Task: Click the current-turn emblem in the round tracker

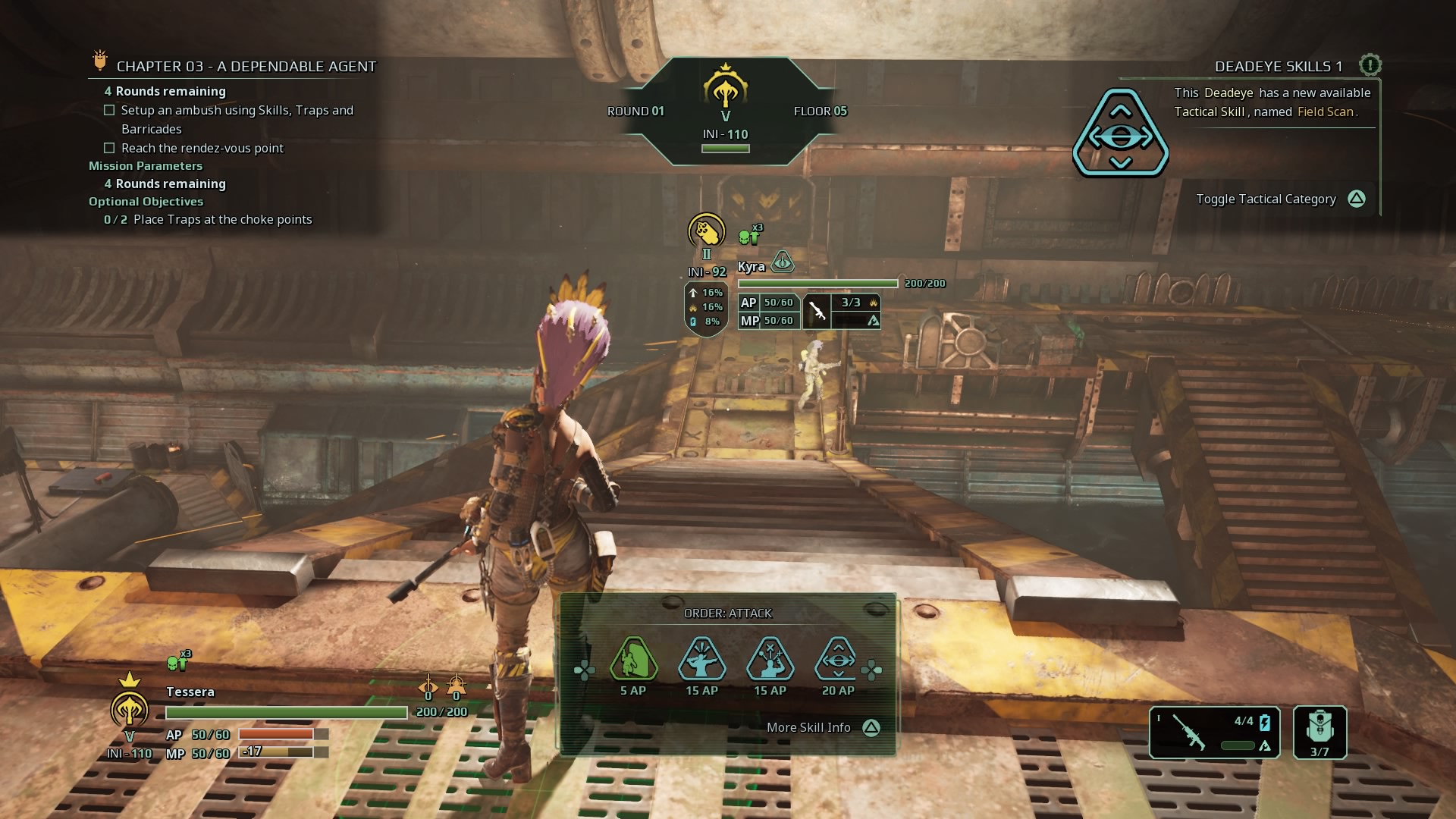Action: coord(726,89)
